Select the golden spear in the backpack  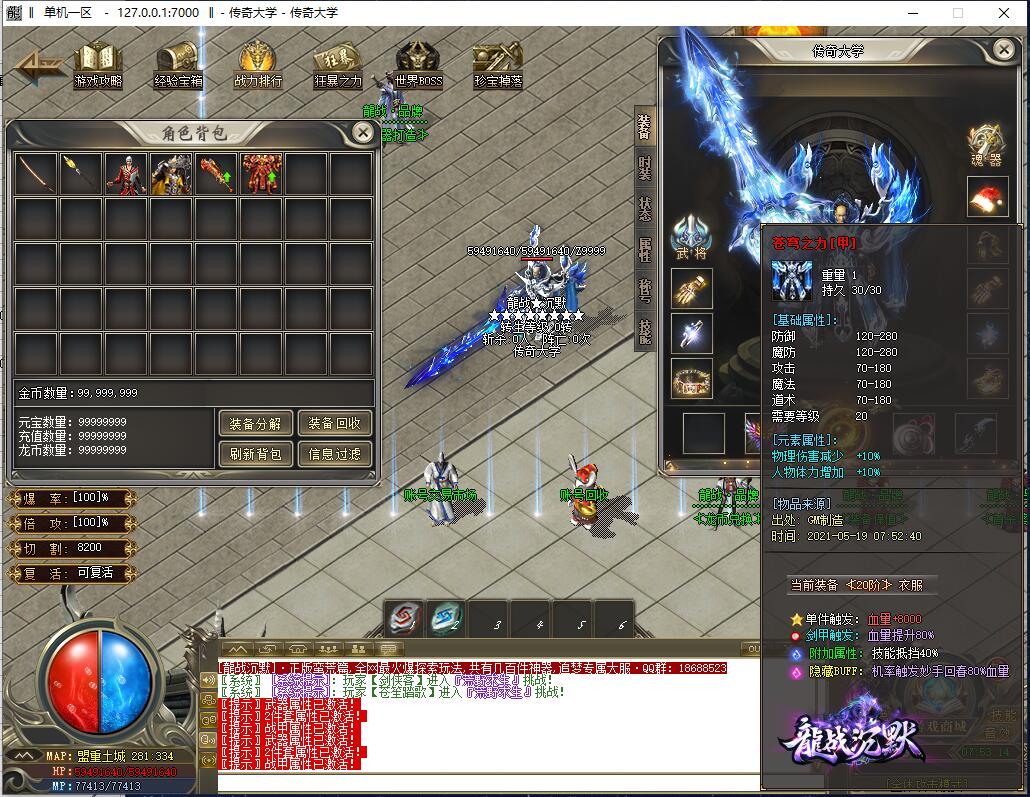pyautogui.click(x=81, y=174)
